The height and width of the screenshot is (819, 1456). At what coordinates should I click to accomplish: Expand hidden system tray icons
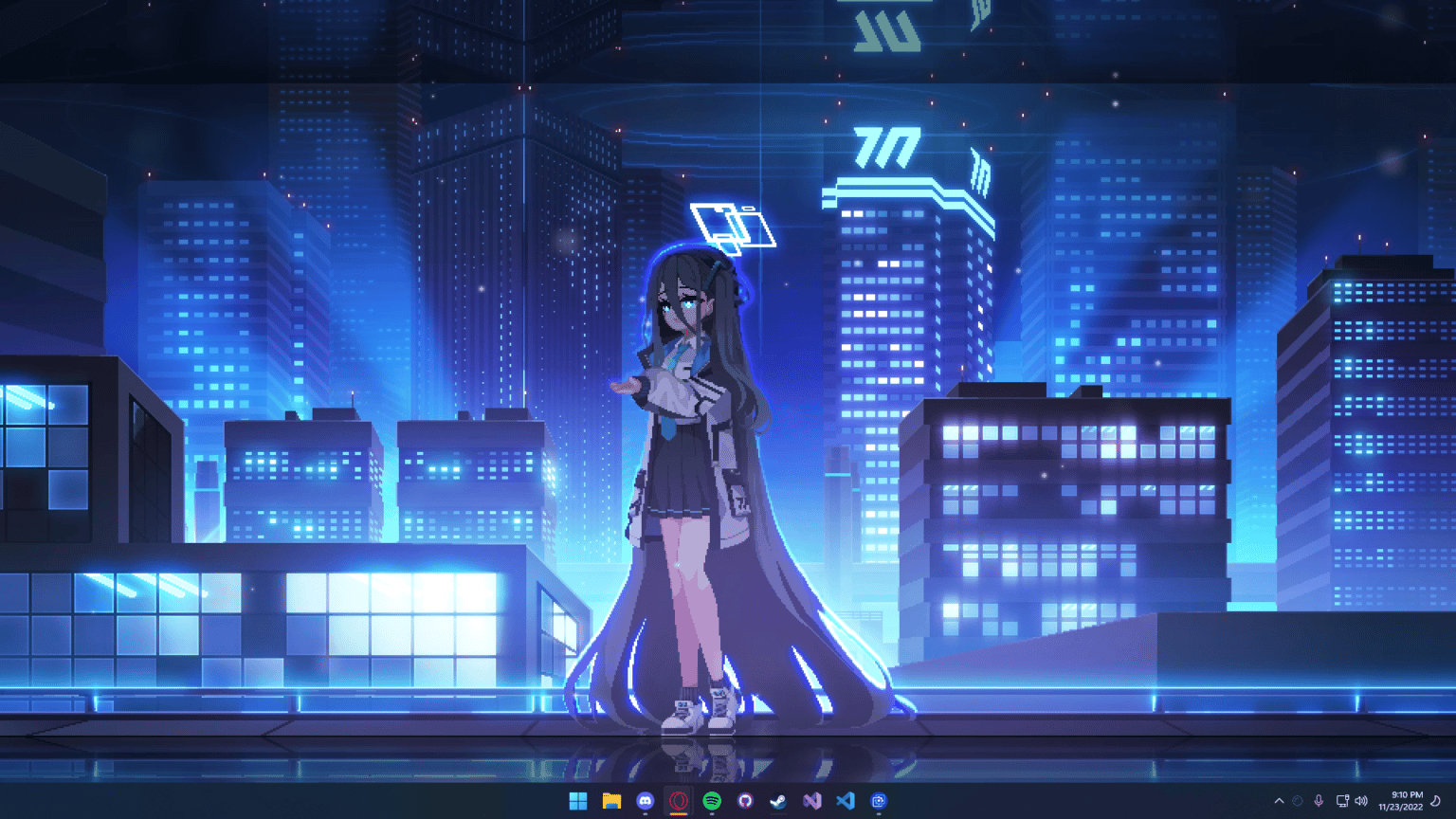click(x=1279, y=801)
